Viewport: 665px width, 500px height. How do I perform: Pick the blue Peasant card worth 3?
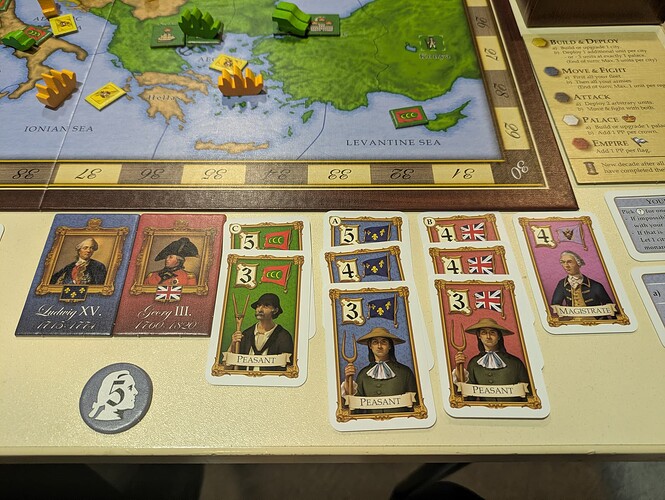point(378,355)
